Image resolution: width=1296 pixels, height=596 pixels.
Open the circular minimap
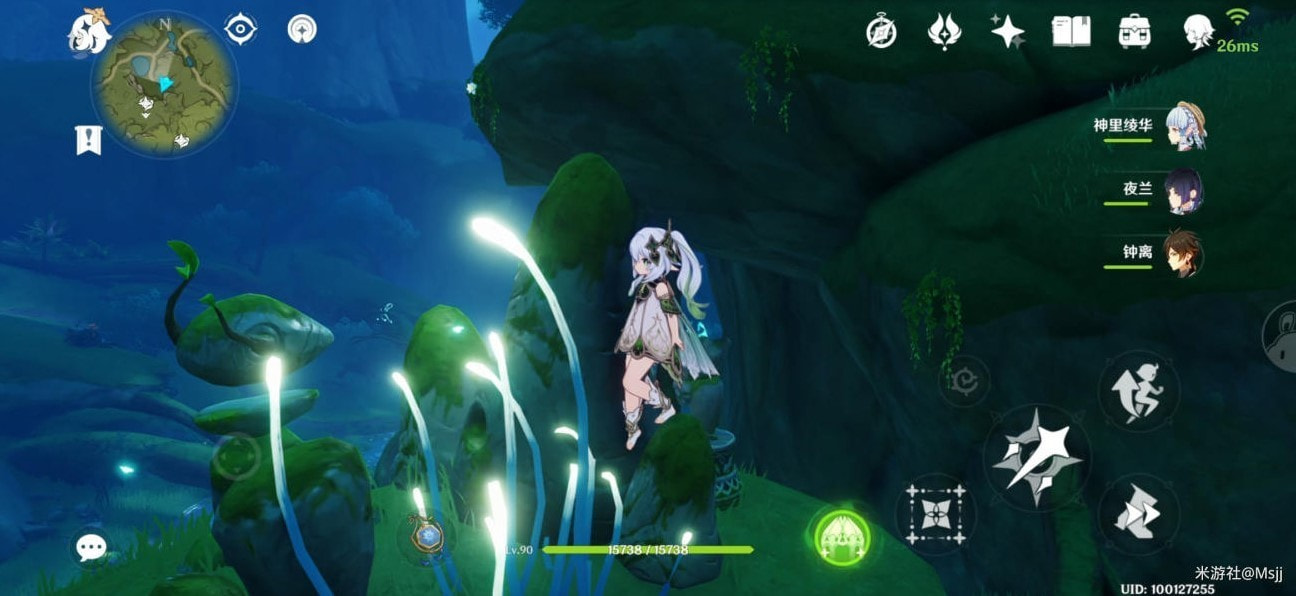165,83
